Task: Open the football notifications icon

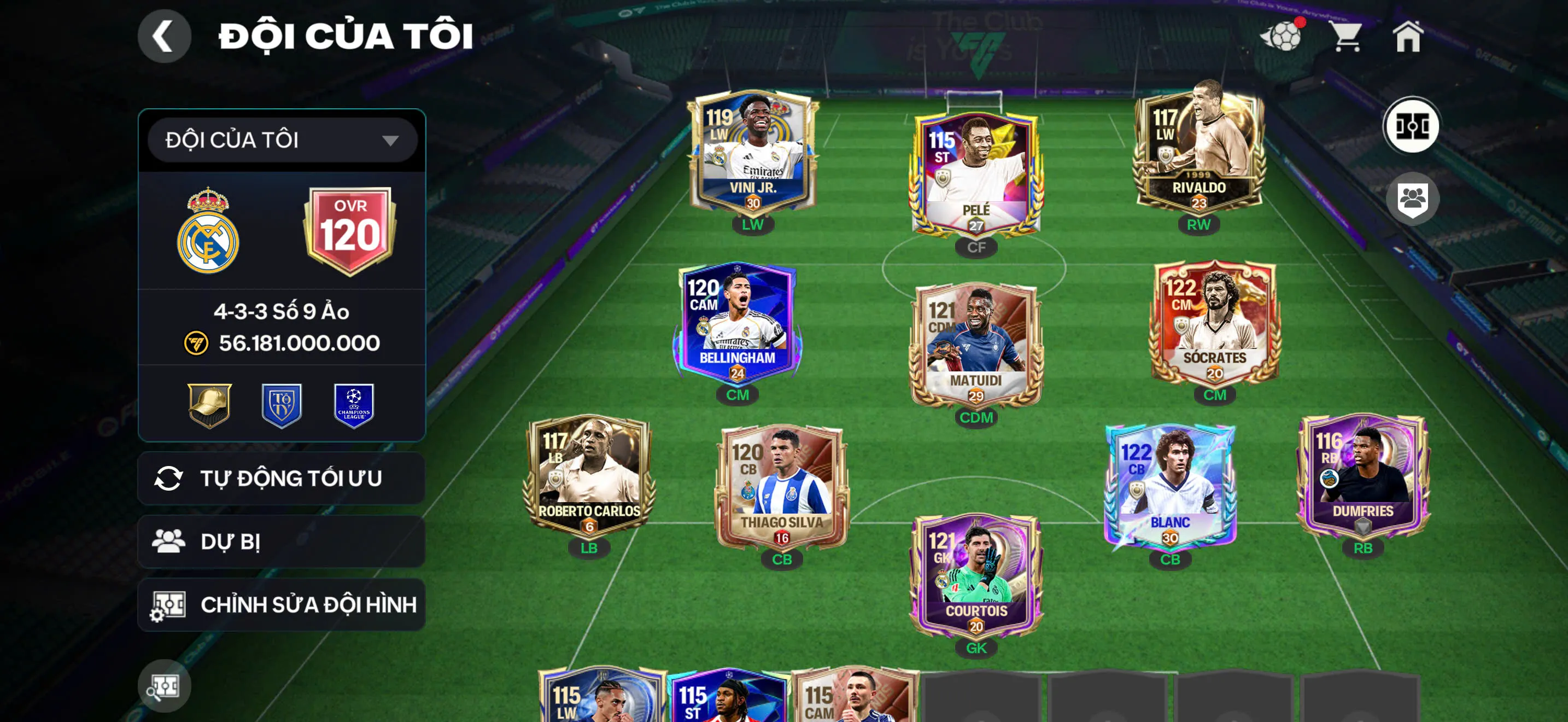Action: [1283, 37]
